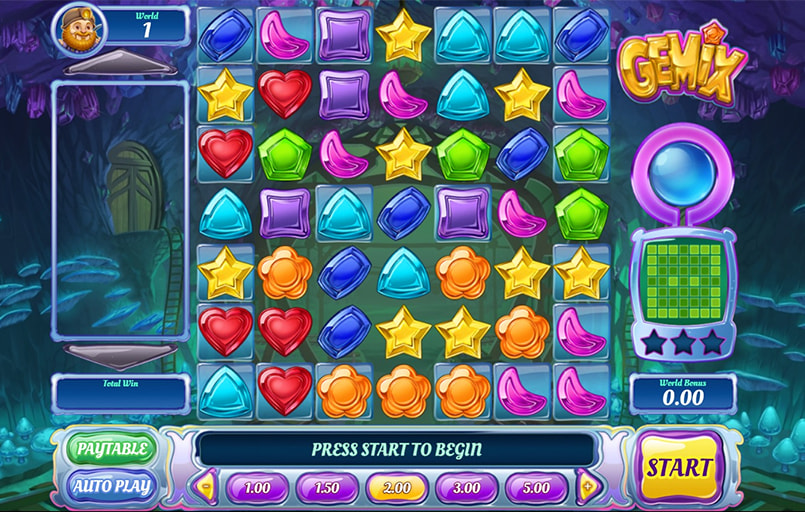Select the 1.00 bet value
The width and height of the screenshot is (805, 512).
point(257,488)
